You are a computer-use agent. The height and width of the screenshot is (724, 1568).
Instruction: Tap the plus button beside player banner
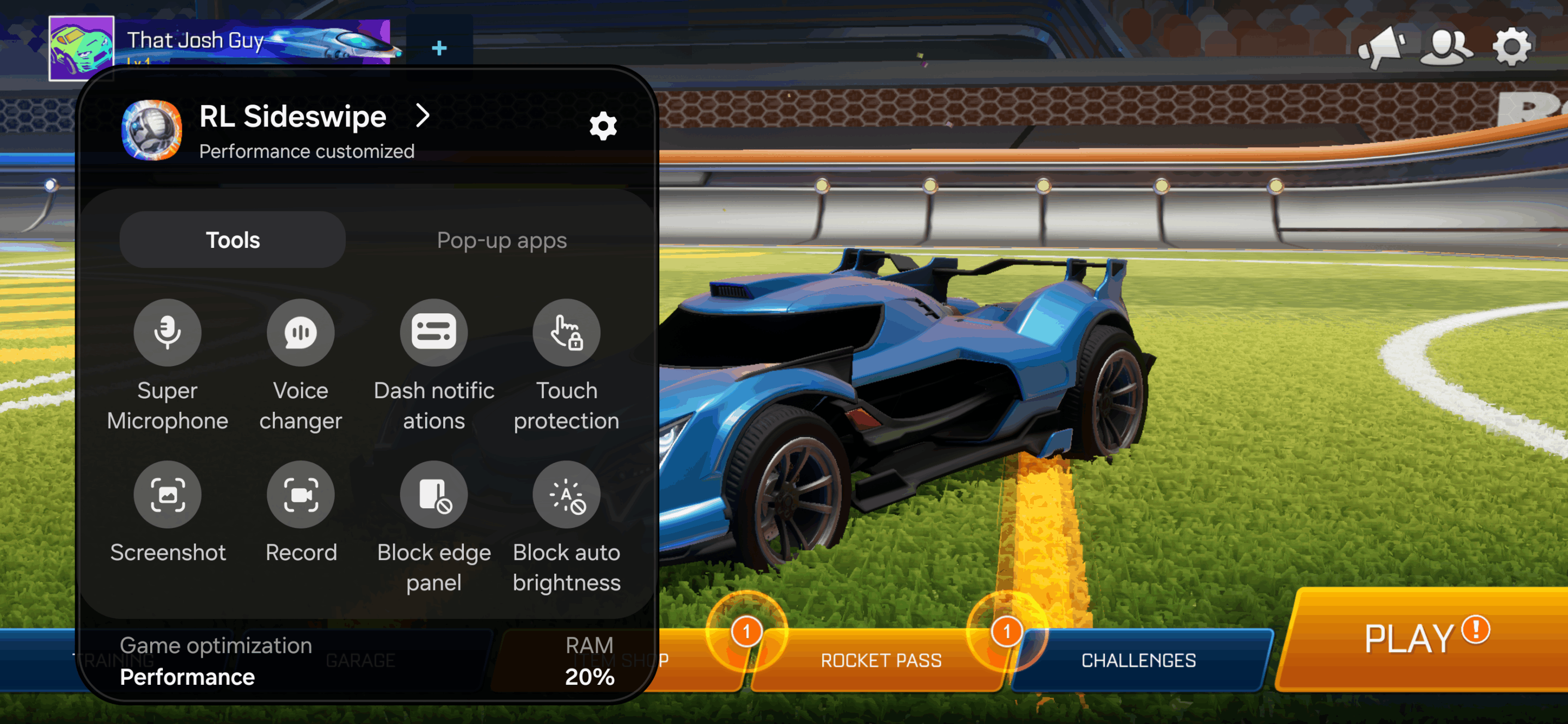pyautogui.click(x=439, y=47)
